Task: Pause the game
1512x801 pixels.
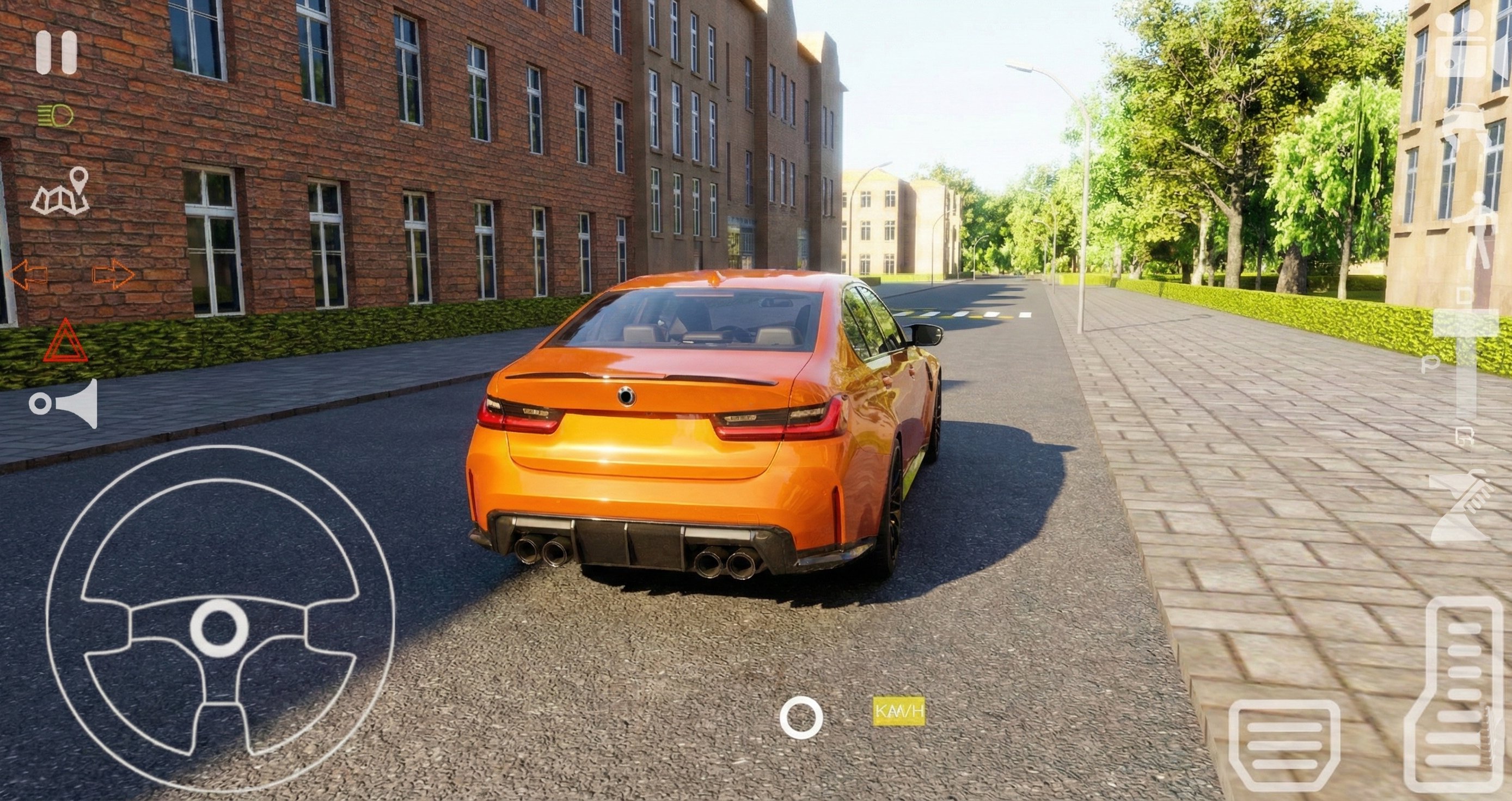Action: tap(56, 53)
